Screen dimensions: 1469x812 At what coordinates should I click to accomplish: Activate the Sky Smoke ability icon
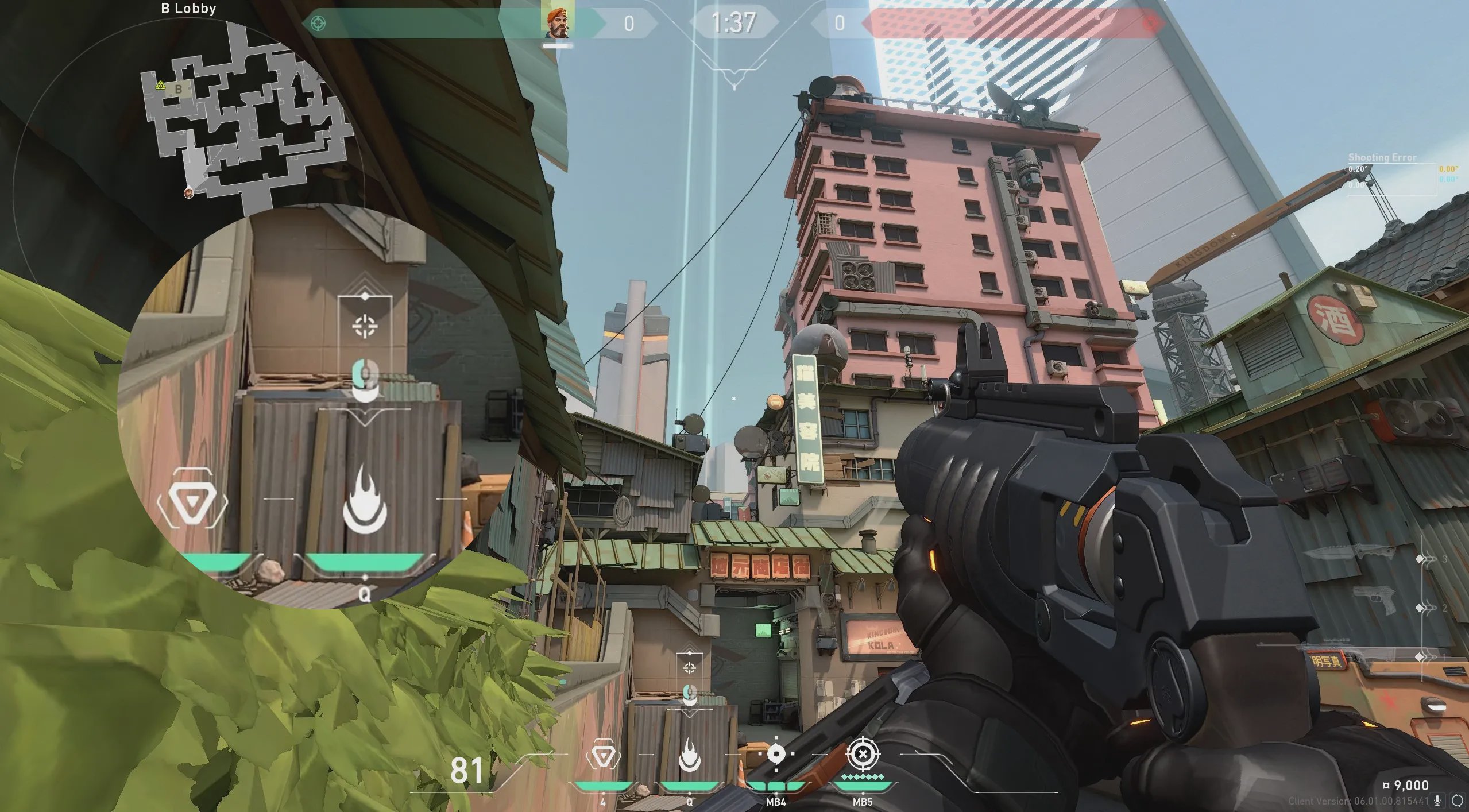click(776, 754)
